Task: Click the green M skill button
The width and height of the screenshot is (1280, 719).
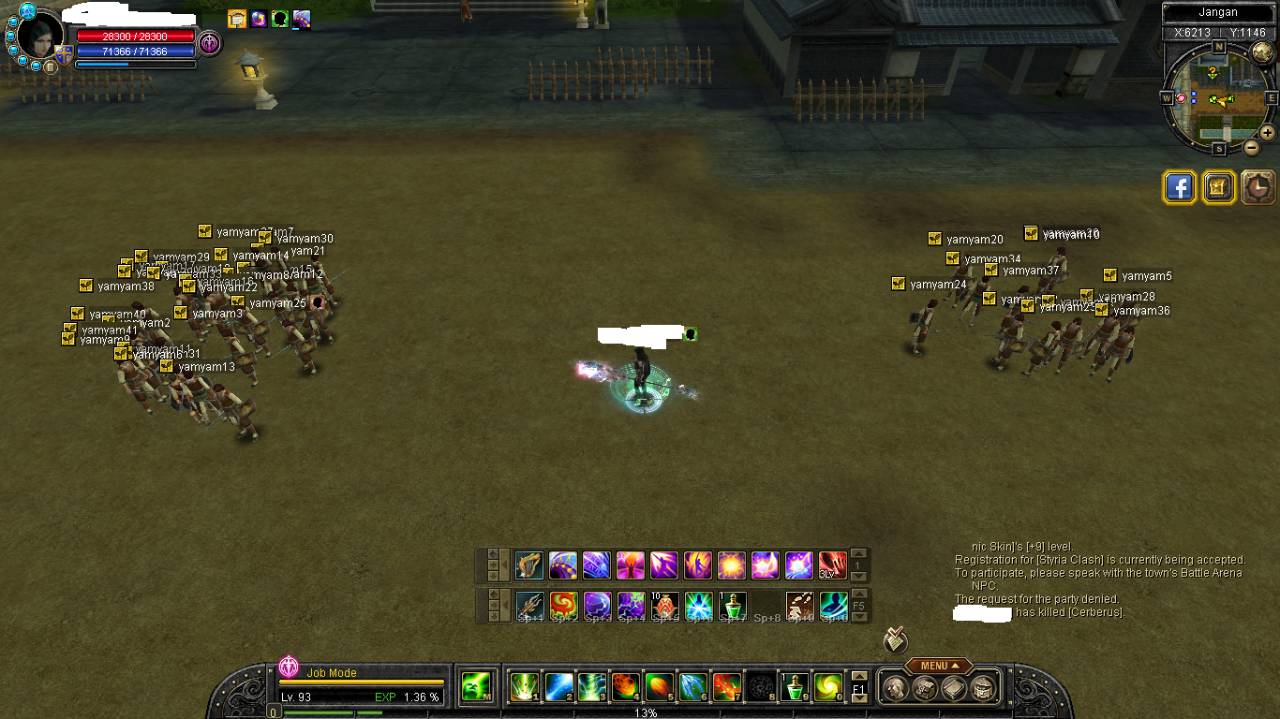Action: coord(476,687)
